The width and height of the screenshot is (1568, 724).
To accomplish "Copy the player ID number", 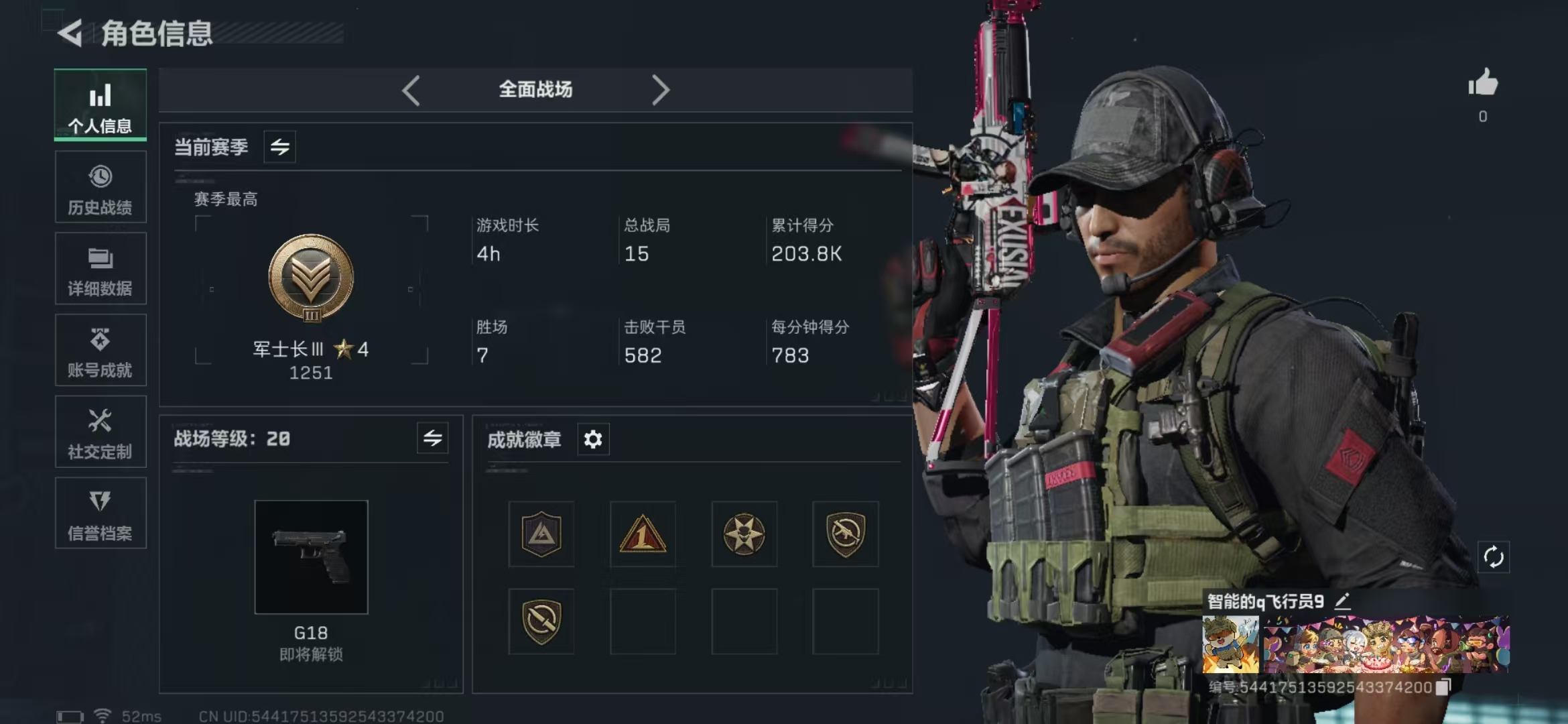I will point(1443,686).
